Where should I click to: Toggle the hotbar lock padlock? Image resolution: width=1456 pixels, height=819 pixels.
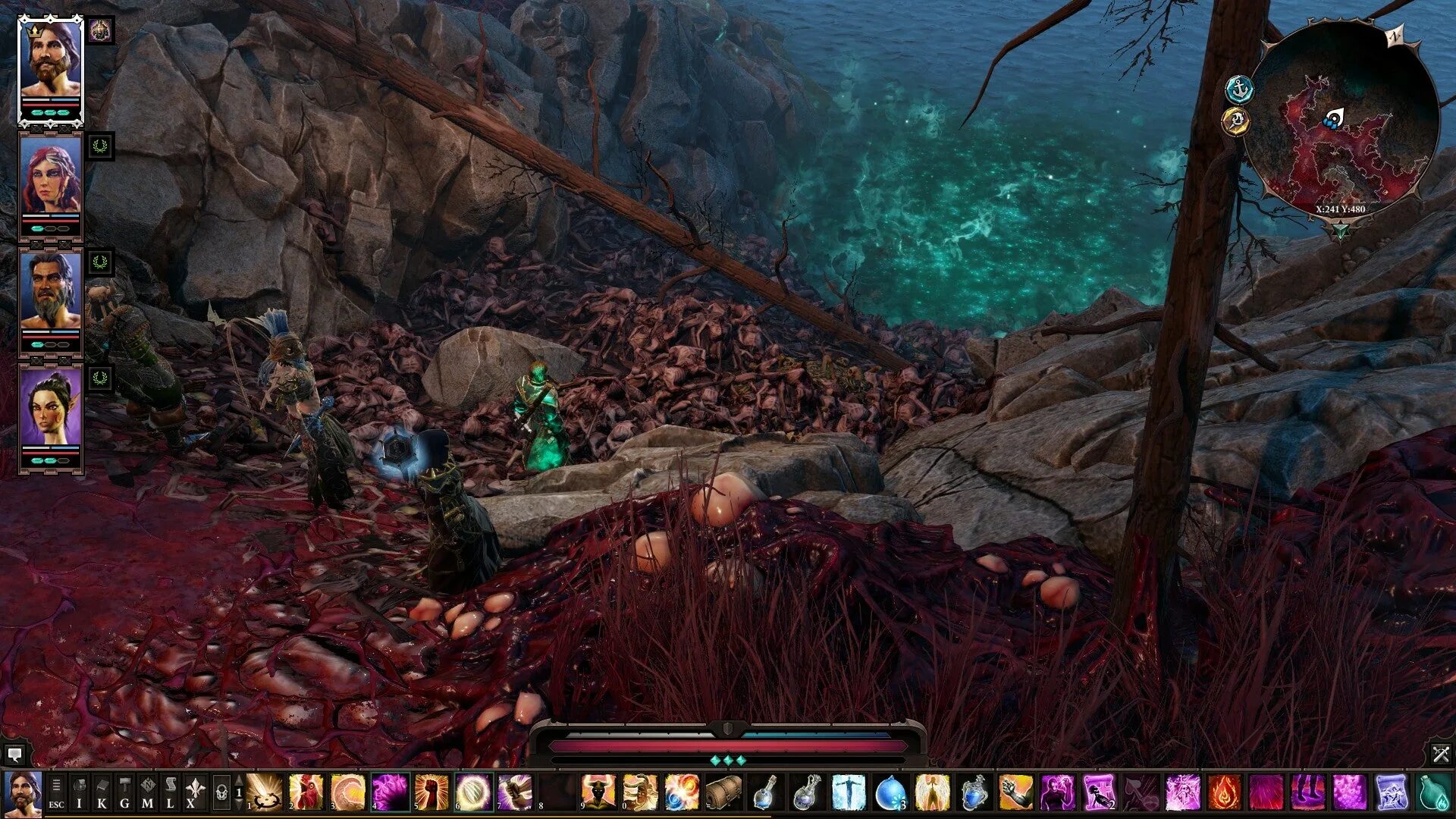[221, 793]
